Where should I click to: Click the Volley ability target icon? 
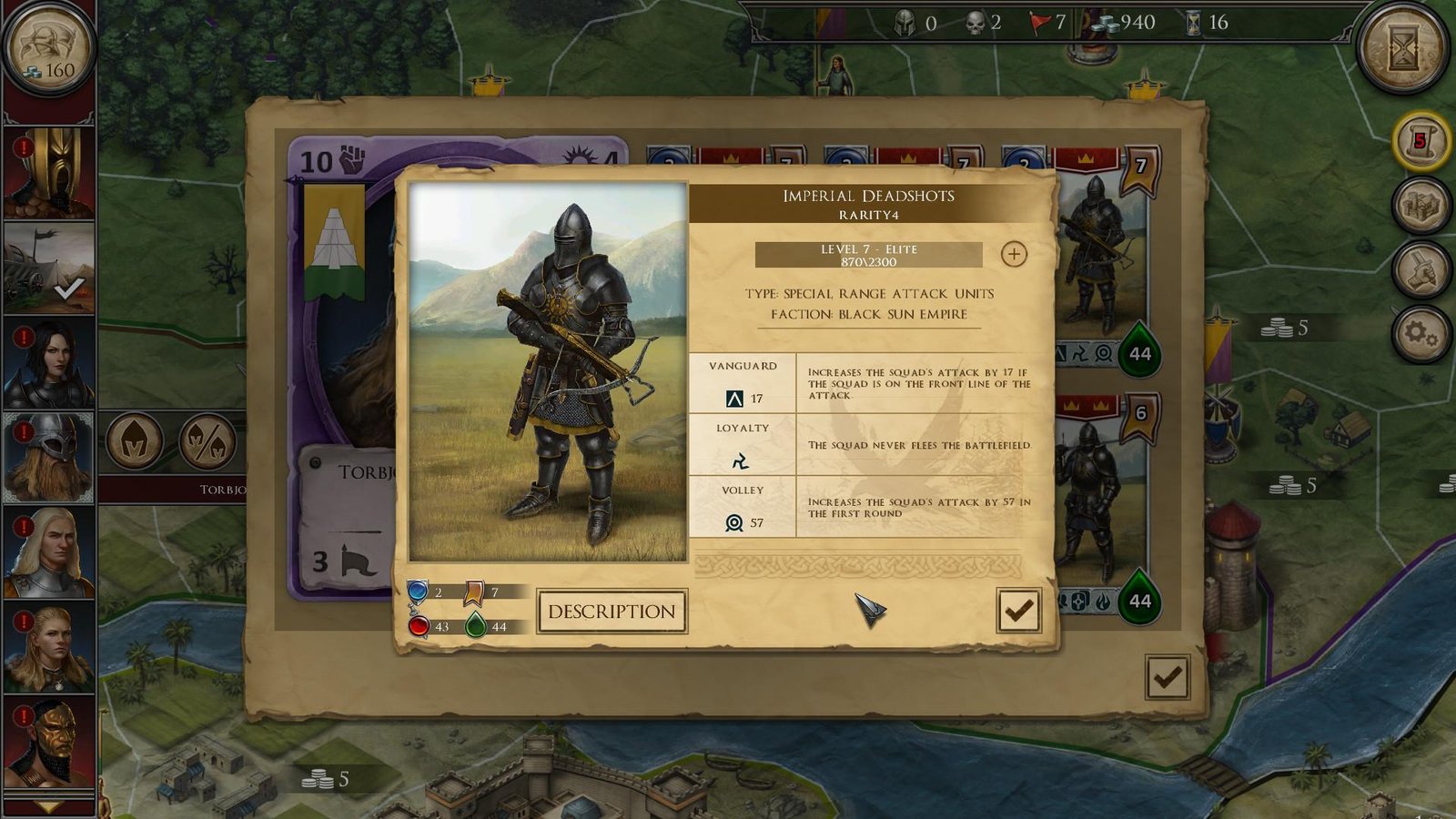point(733,523)
